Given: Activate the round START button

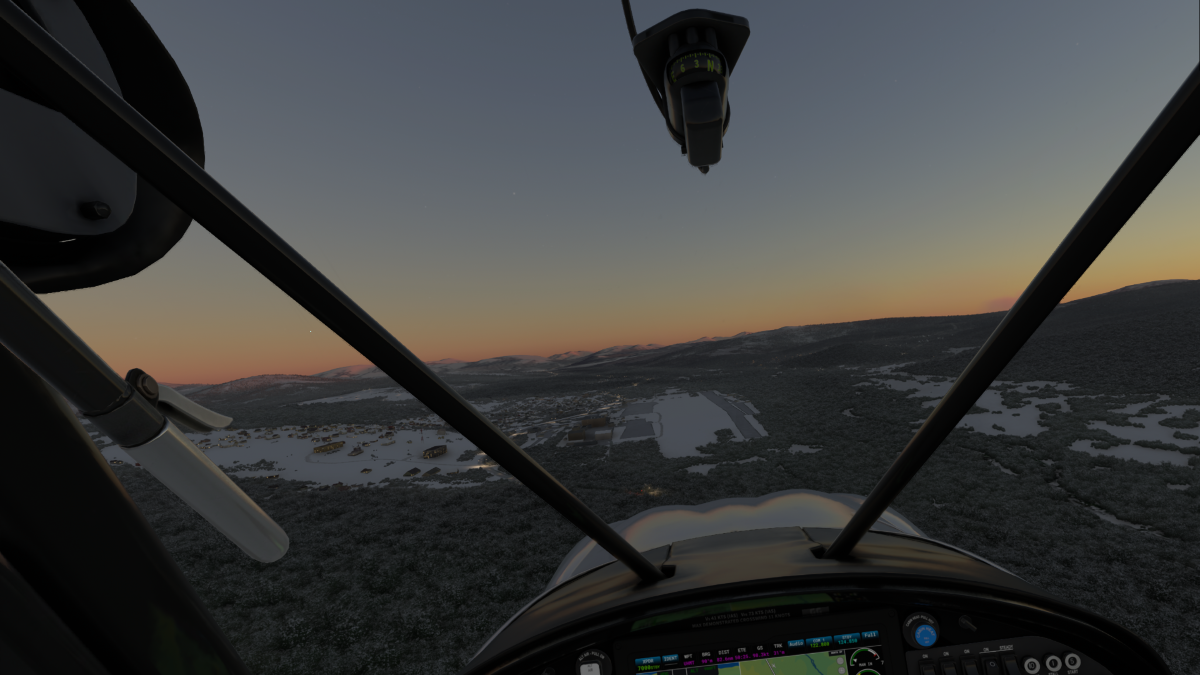Looking at the screenshot, I should coord(1073,662).
